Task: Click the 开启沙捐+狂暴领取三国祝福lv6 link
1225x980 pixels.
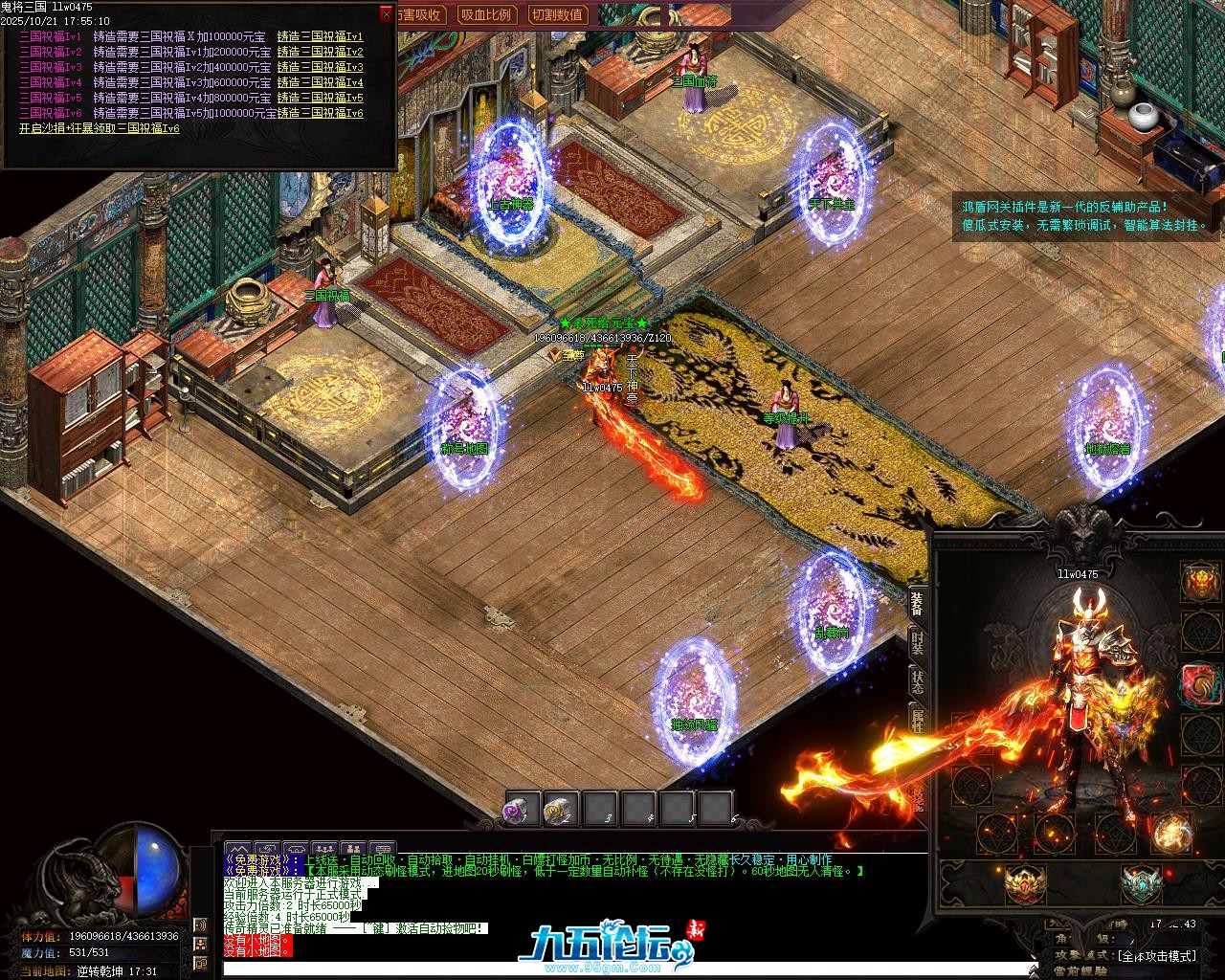Action: click(x=100, y=128)
